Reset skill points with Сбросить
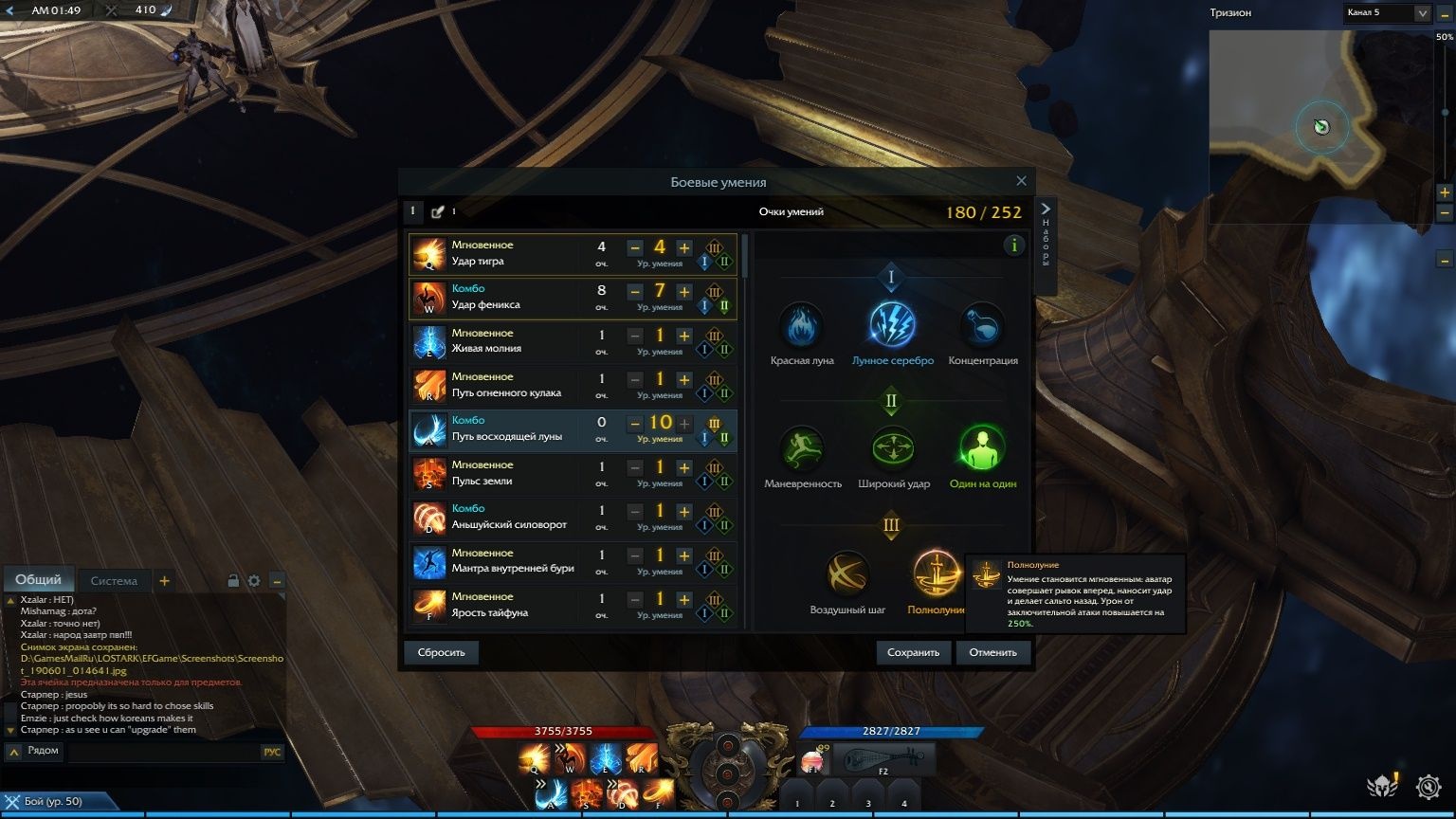 (x=441, y=652)
